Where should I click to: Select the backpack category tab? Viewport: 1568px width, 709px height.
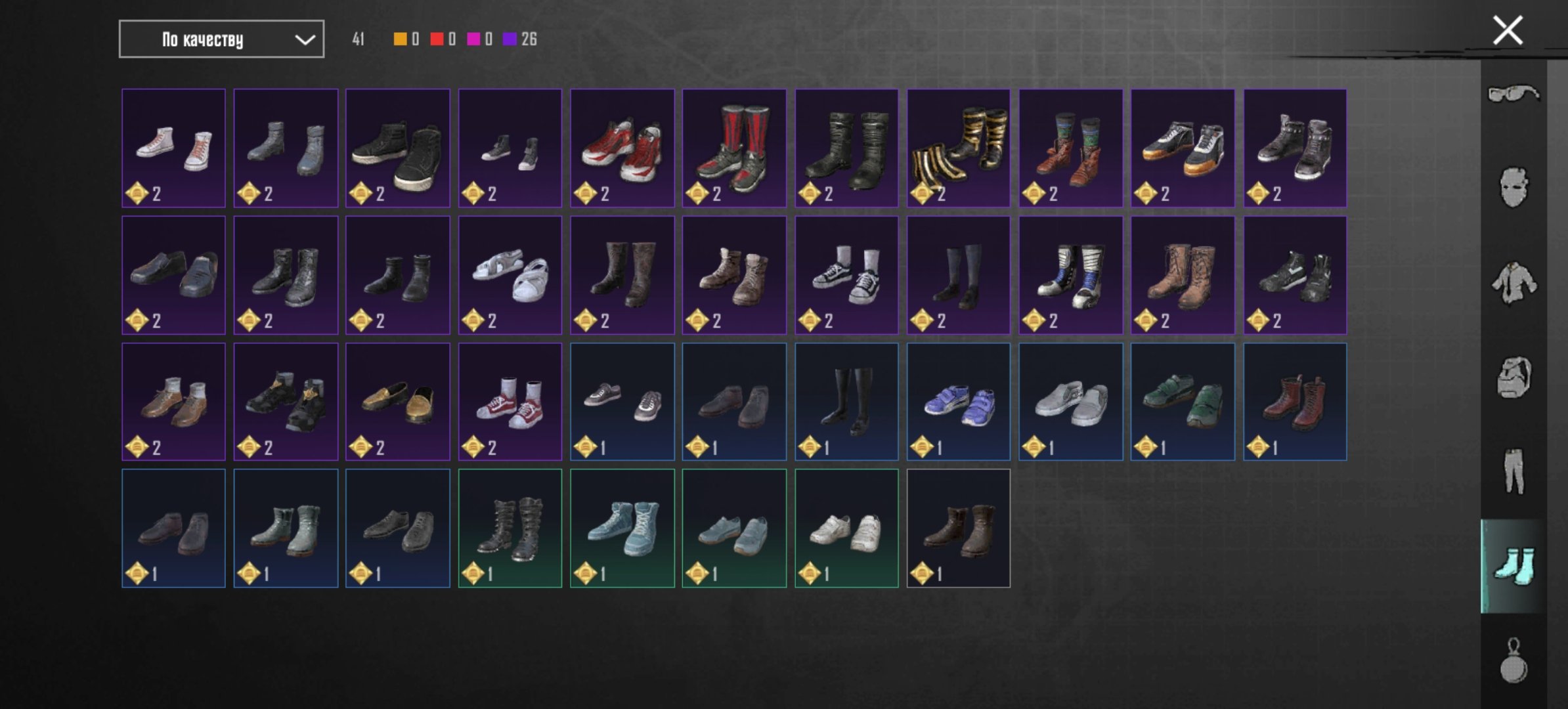tap(1514, 377)
